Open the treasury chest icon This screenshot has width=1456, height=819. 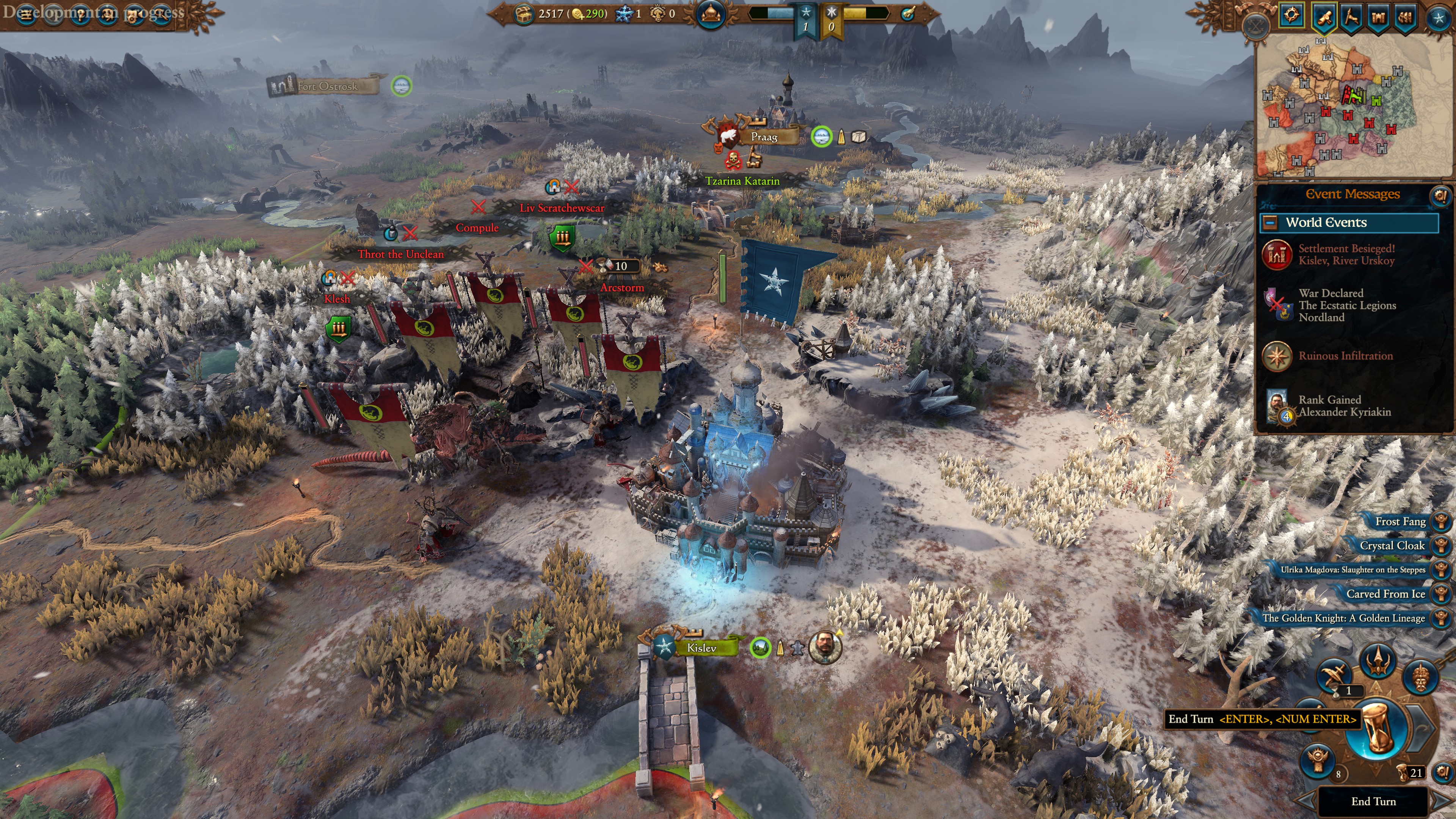point(524,14)
